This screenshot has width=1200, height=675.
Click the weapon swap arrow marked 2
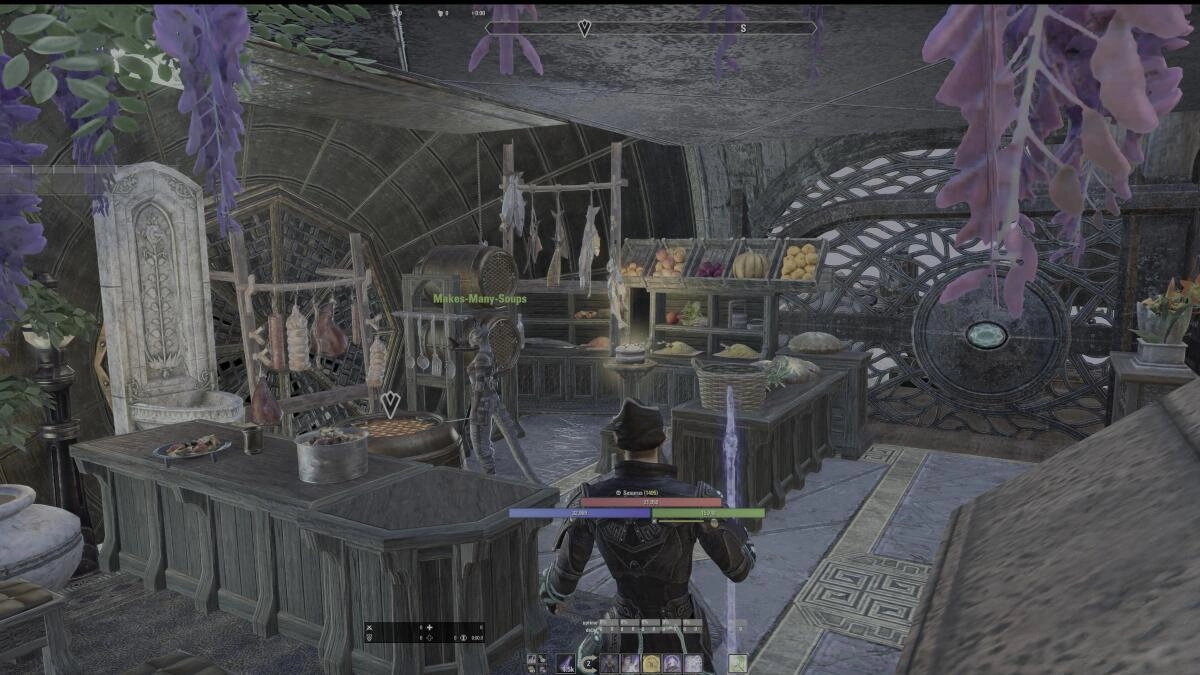[x=591, y=663]
